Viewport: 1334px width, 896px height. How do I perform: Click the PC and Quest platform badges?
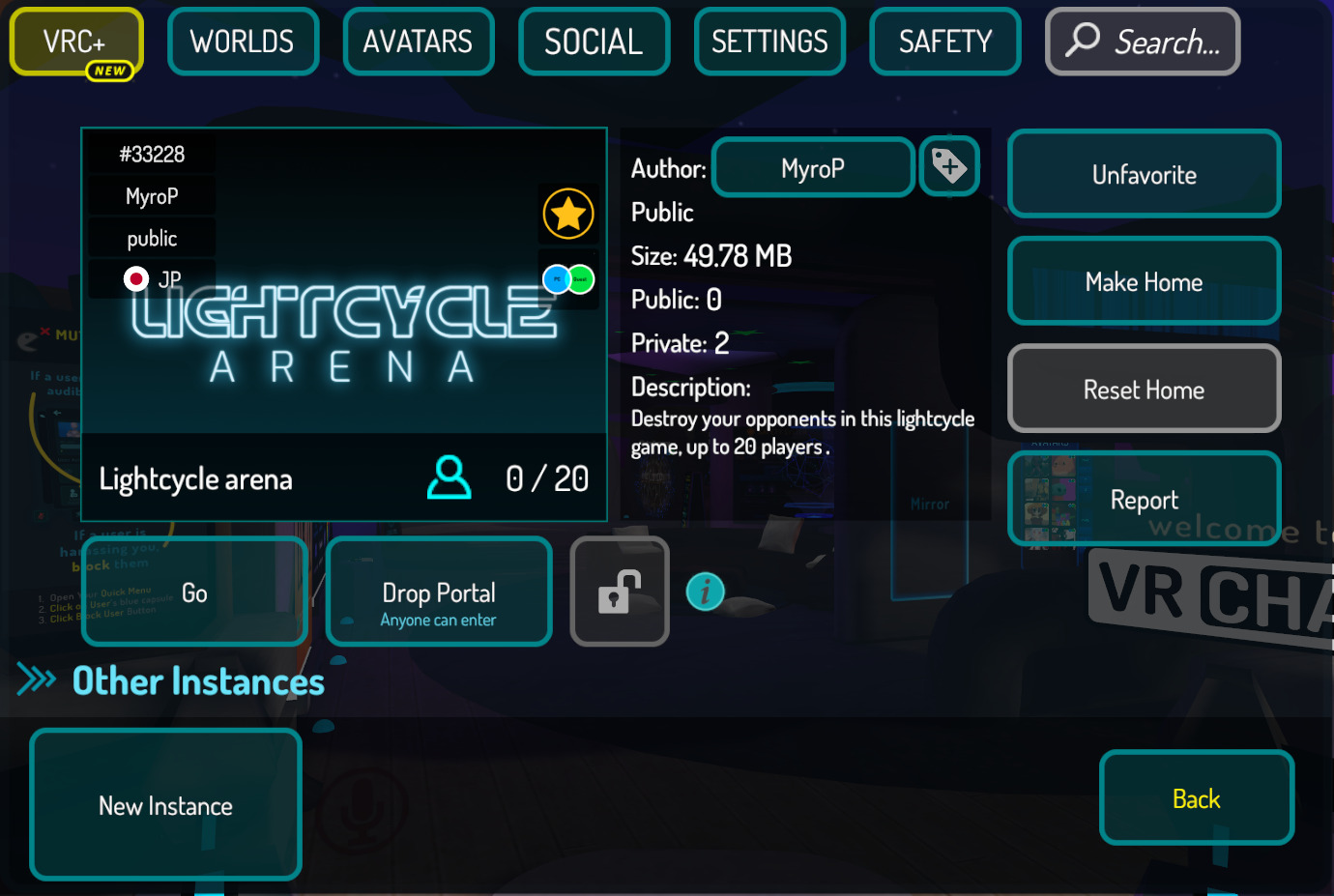(567, 278)
